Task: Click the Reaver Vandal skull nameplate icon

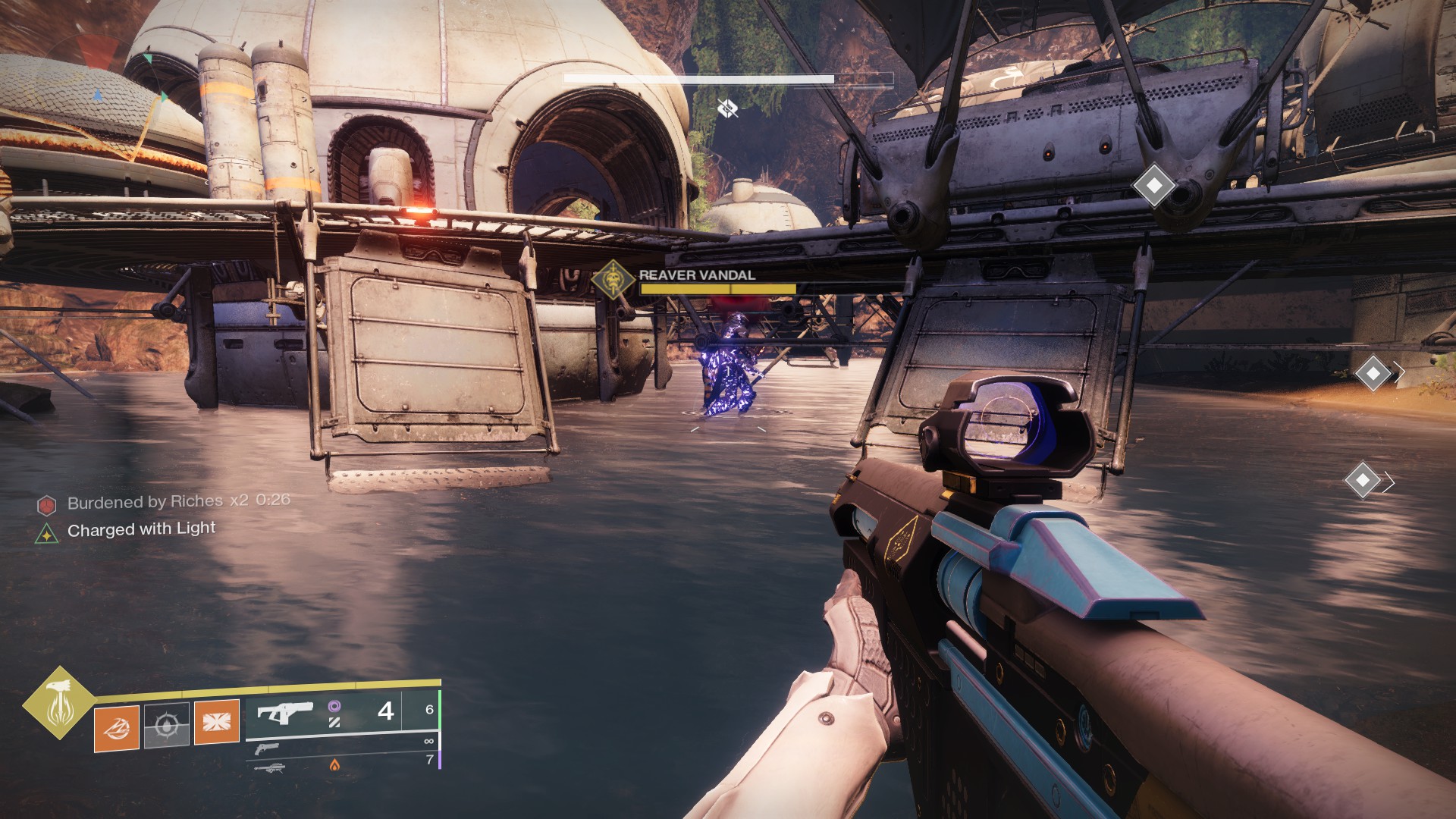Action: coord(613,281)
